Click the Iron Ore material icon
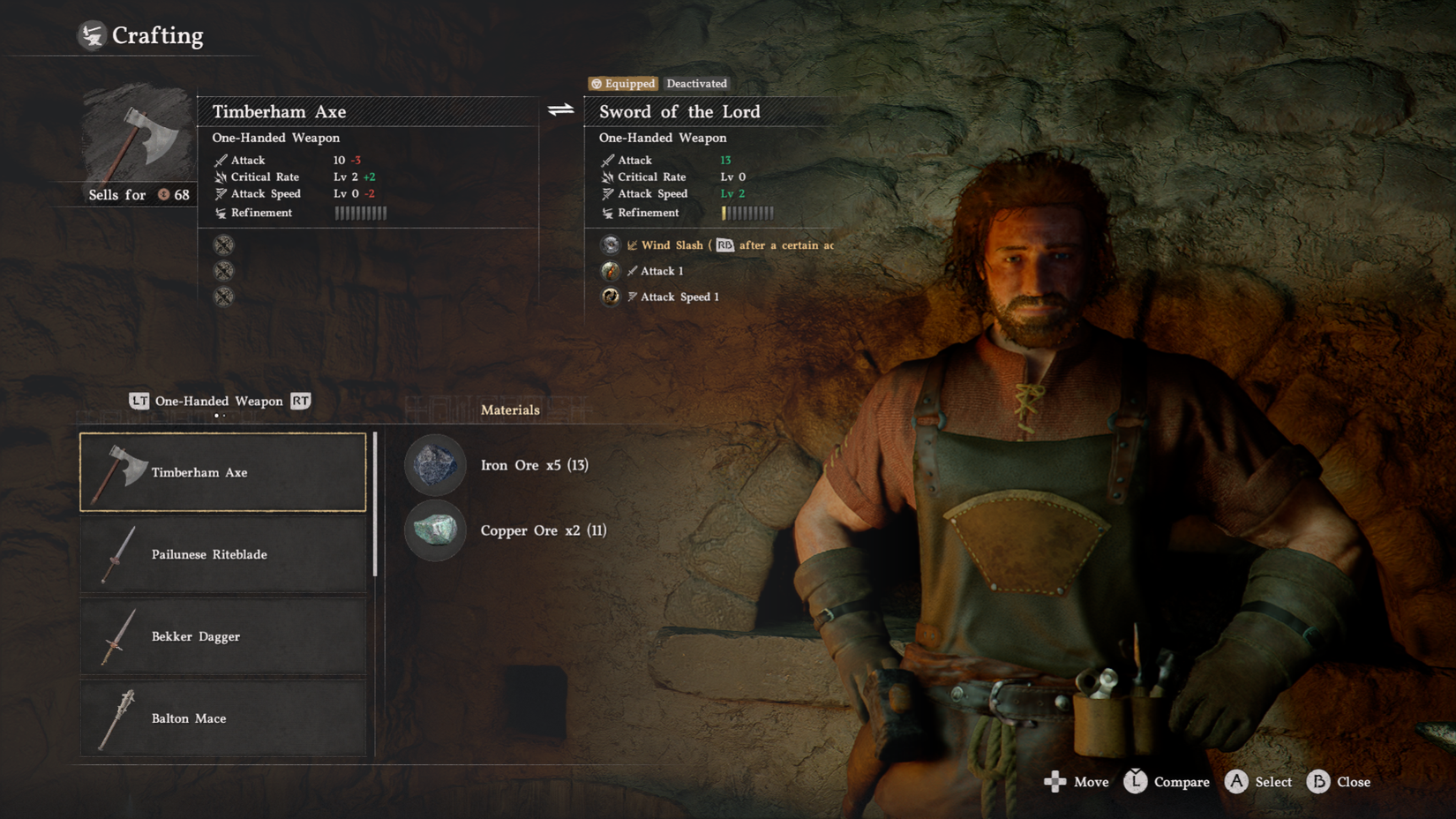This screenshot has height=819, width=1456. [435, 465]
